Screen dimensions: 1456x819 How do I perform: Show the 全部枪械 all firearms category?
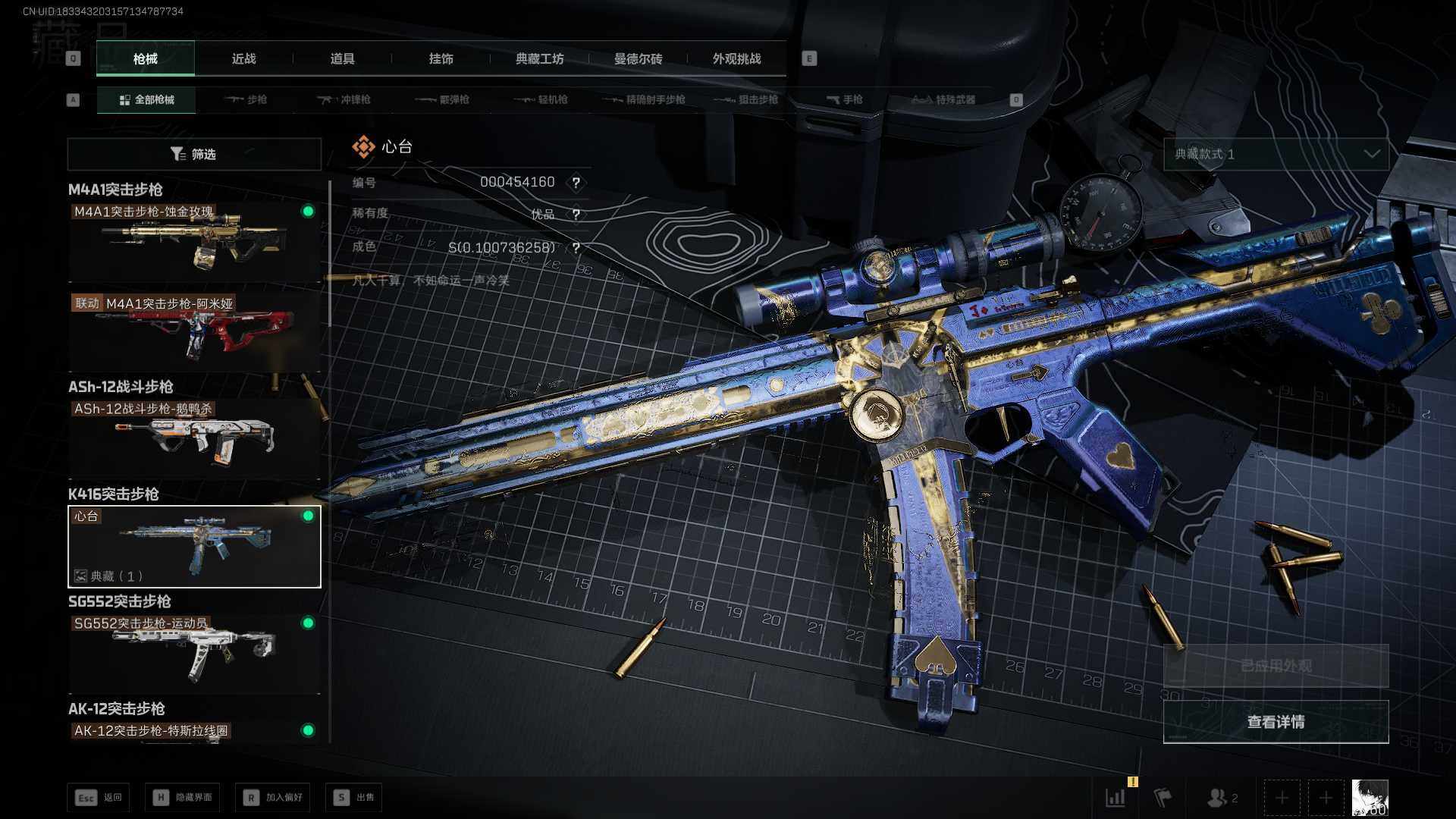click(146, 100)
